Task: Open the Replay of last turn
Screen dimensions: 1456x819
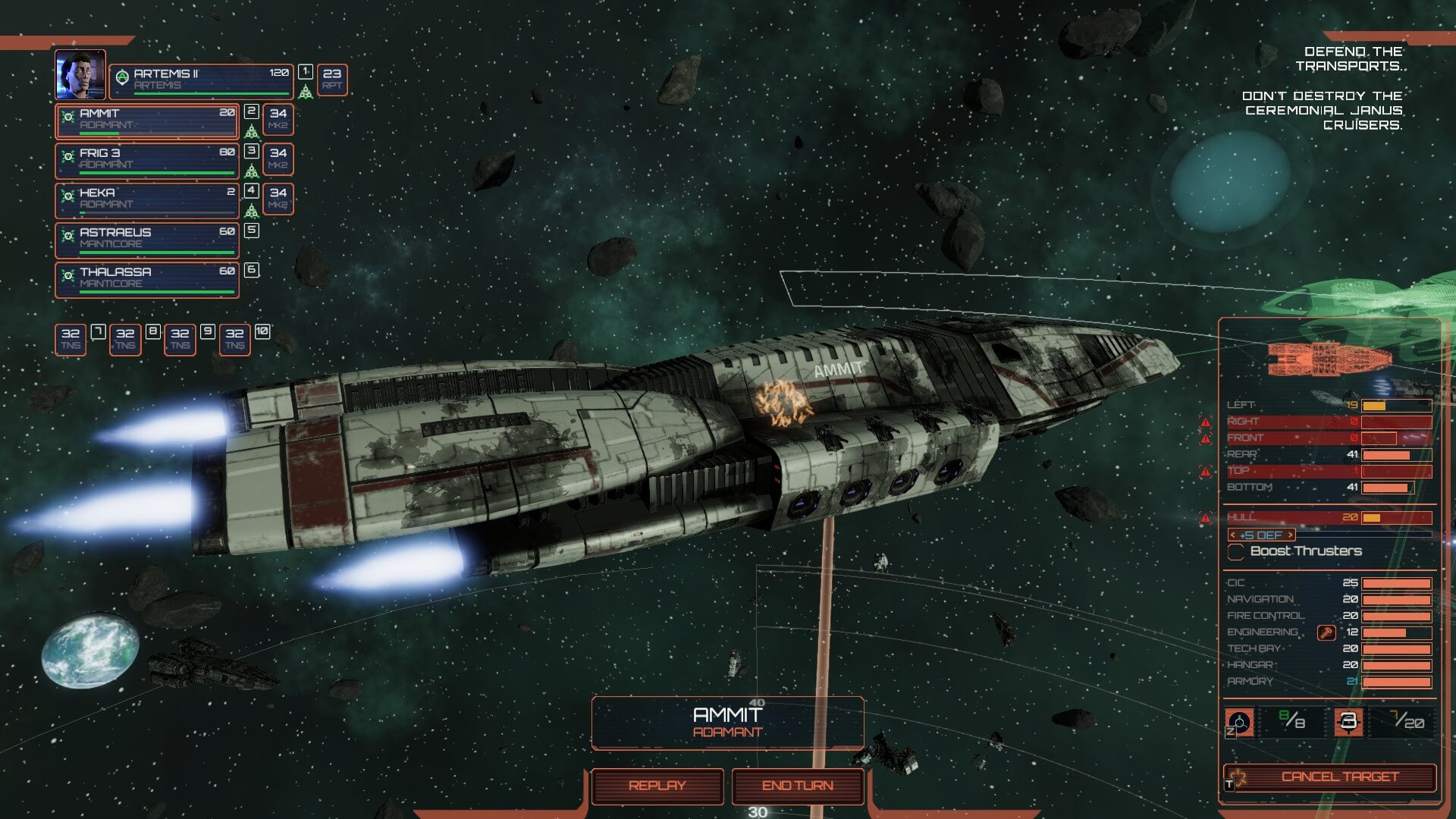Action: (x=657, y=786)
